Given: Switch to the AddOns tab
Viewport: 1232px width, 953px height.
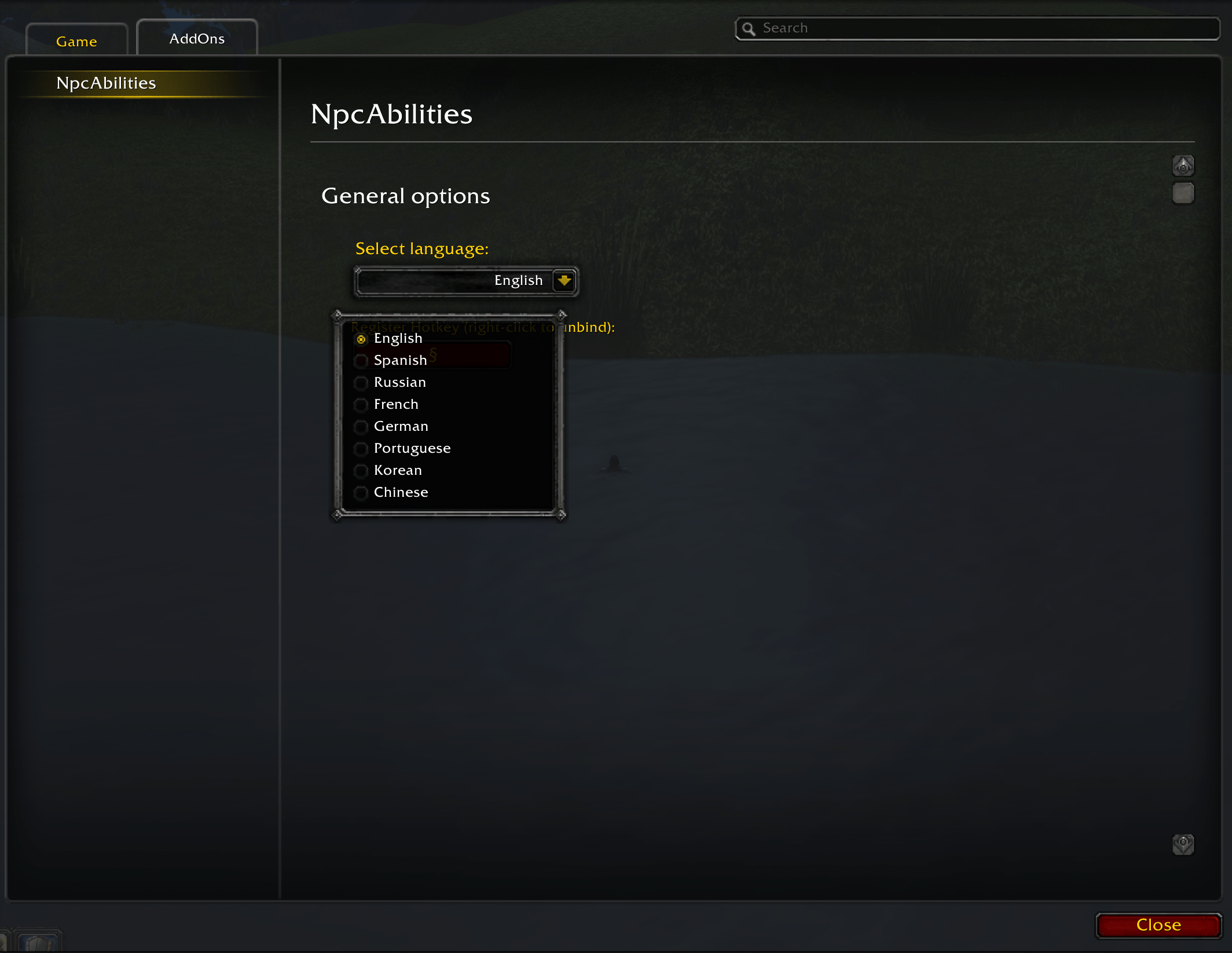Looking at the screenshot, I should coord(197,38).
